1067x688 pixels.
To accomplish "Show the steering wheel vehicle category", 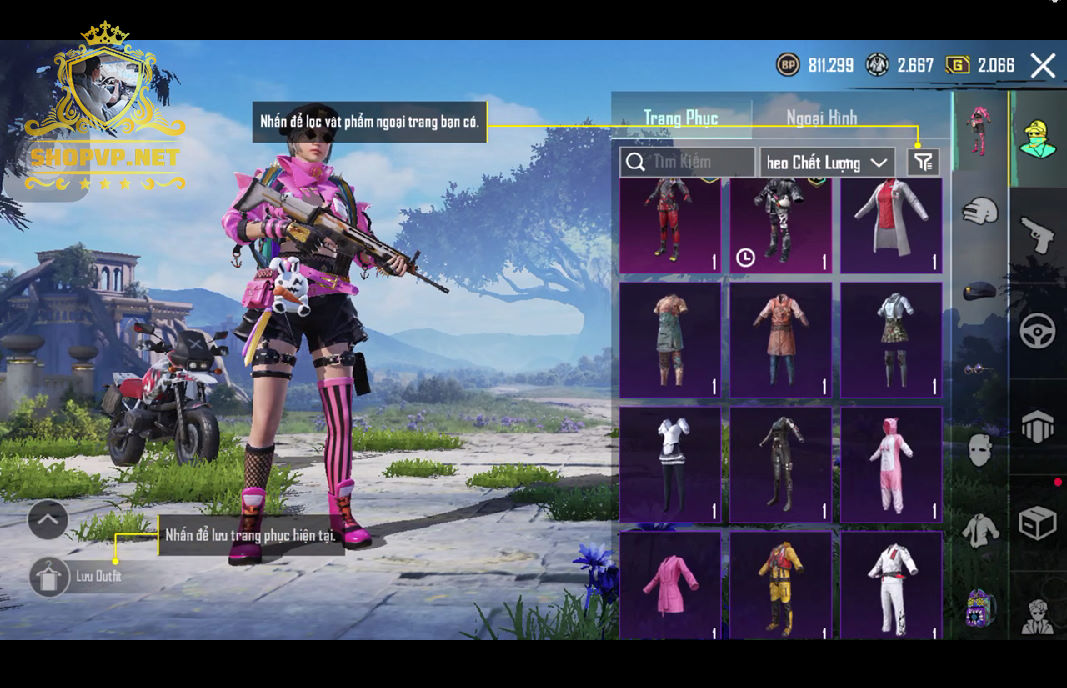I will tap(1037, 331).
